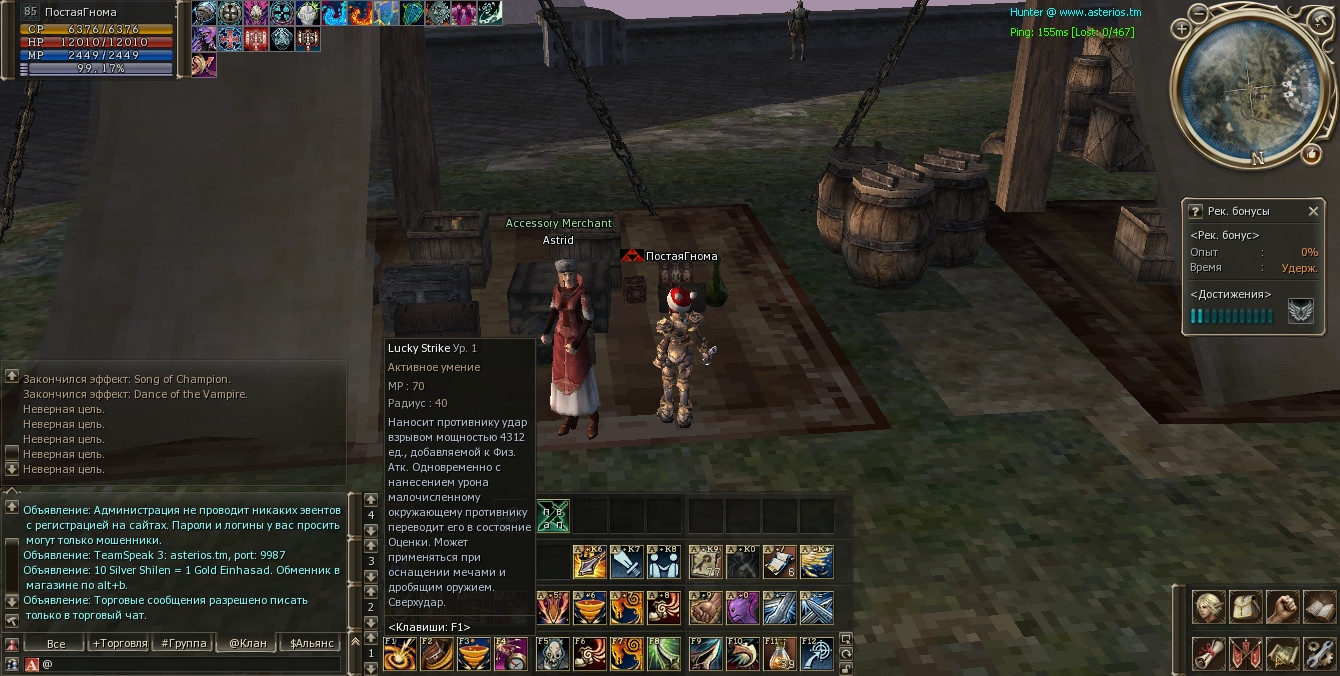
Task: Open the skills book icon
Action: pyautogui.click(x=1320, y=607)
